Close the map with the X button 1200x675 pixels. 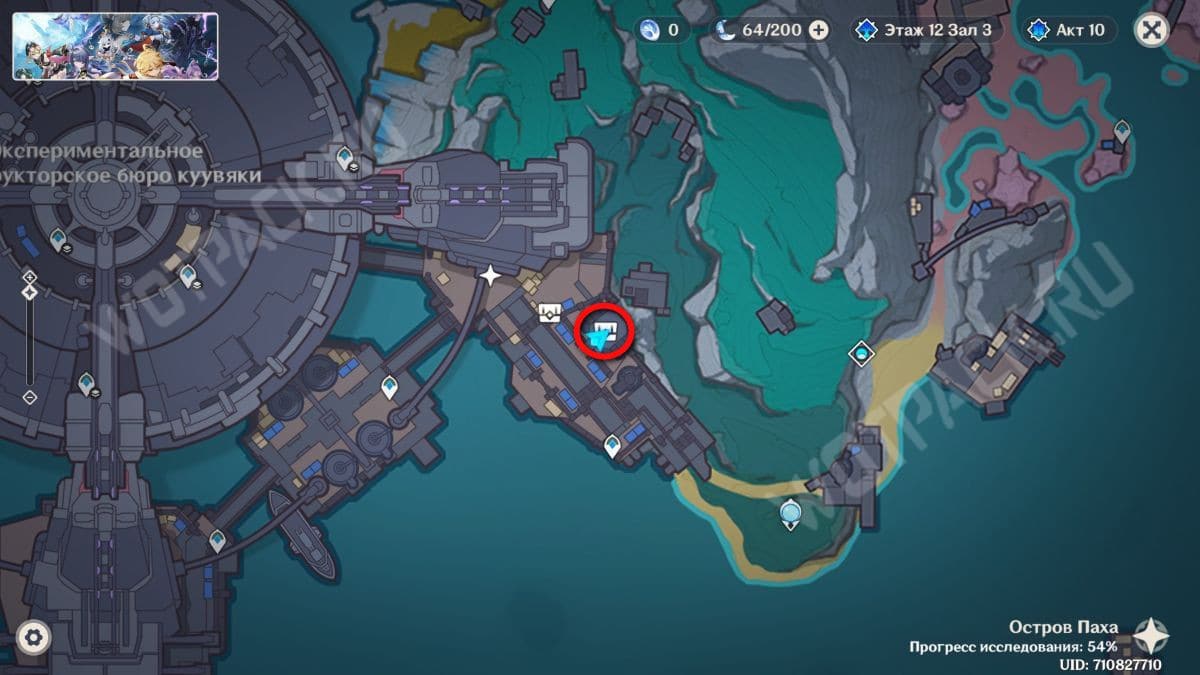[1152, 30]
